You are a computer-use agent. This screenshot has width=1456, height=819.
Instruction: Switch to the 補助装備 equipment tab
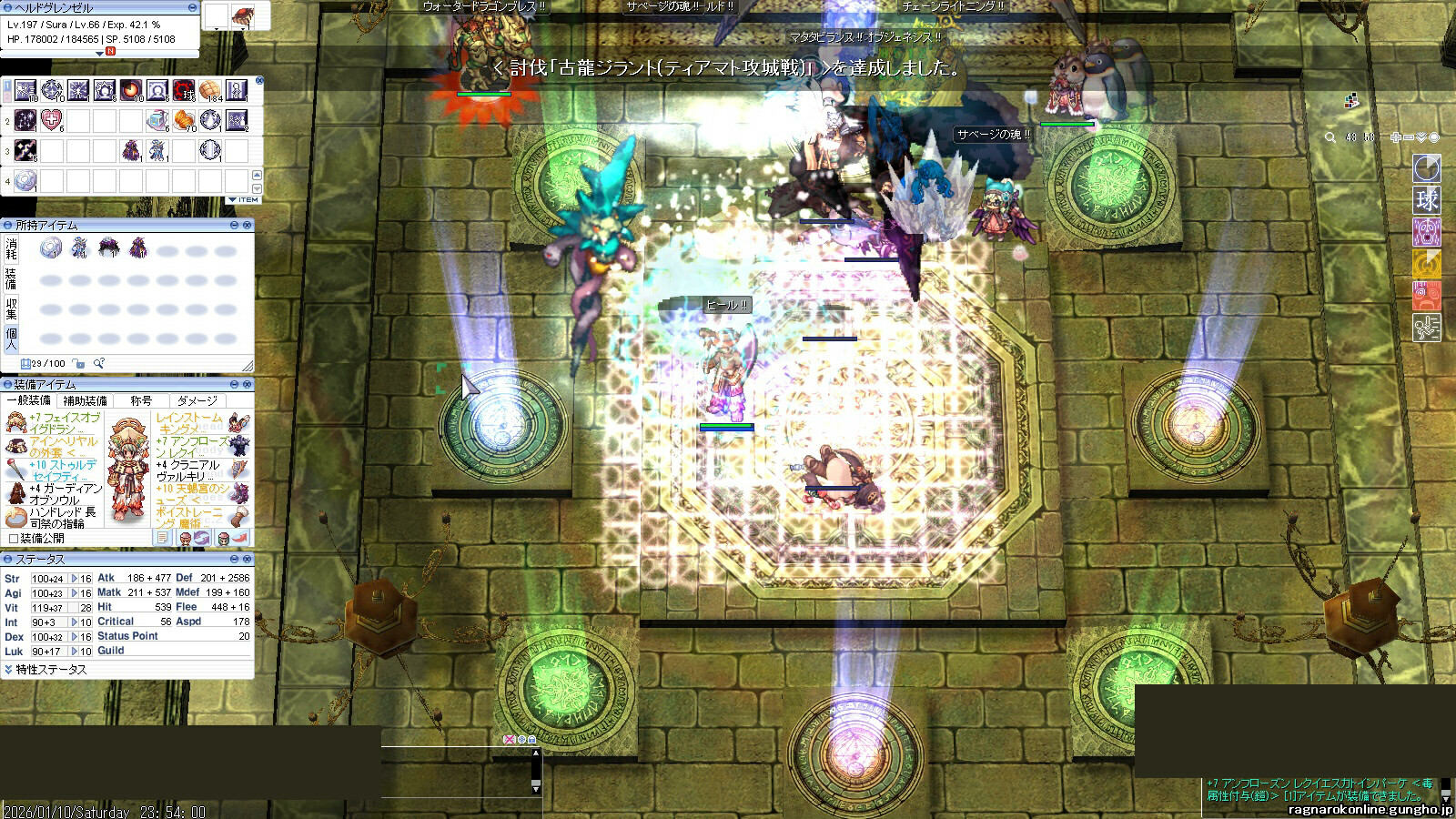pyautogui.click(x=85, y=400)
